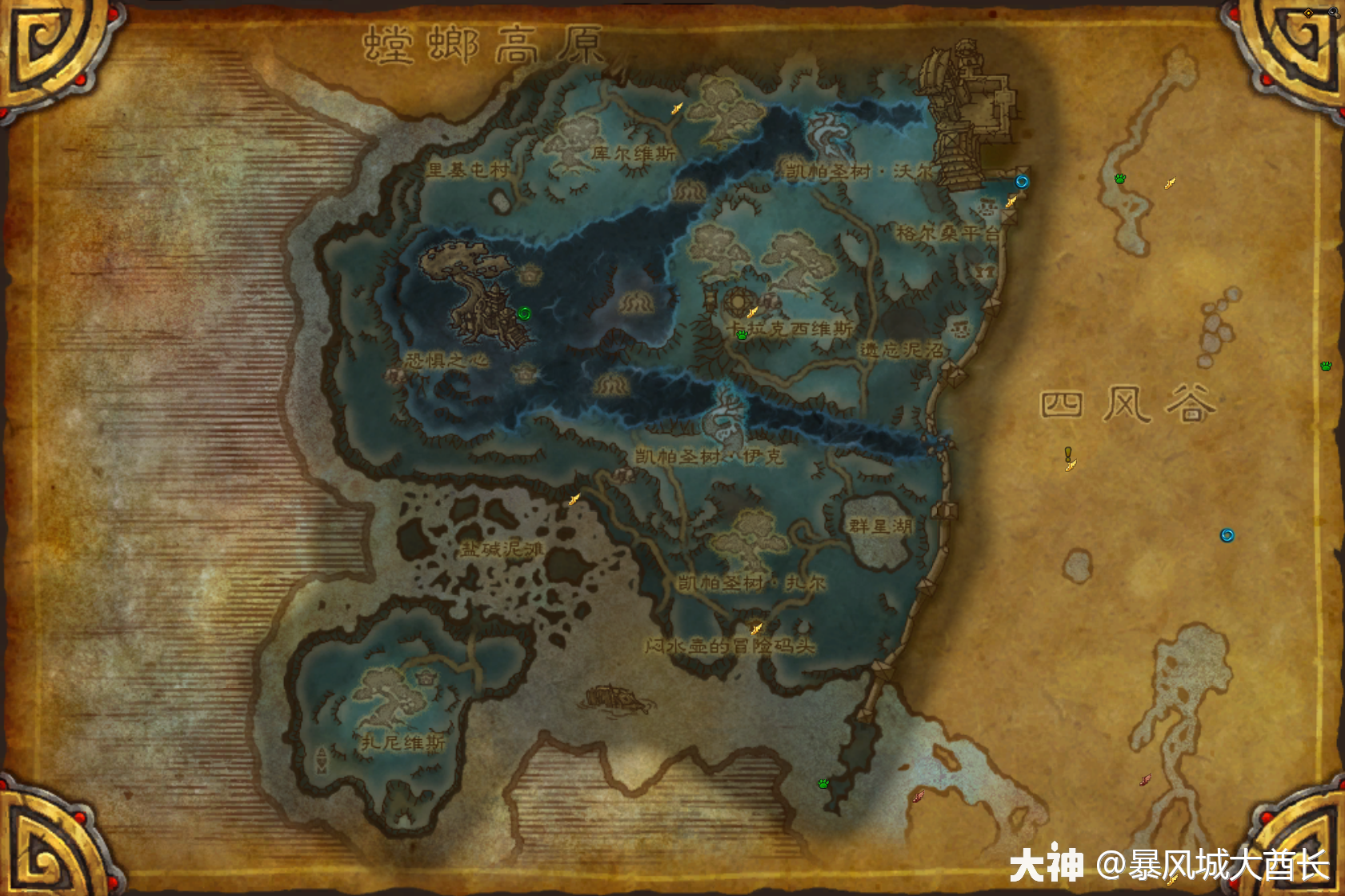Click the green paw marker in upper 四风谷

tap(1119, 179)
